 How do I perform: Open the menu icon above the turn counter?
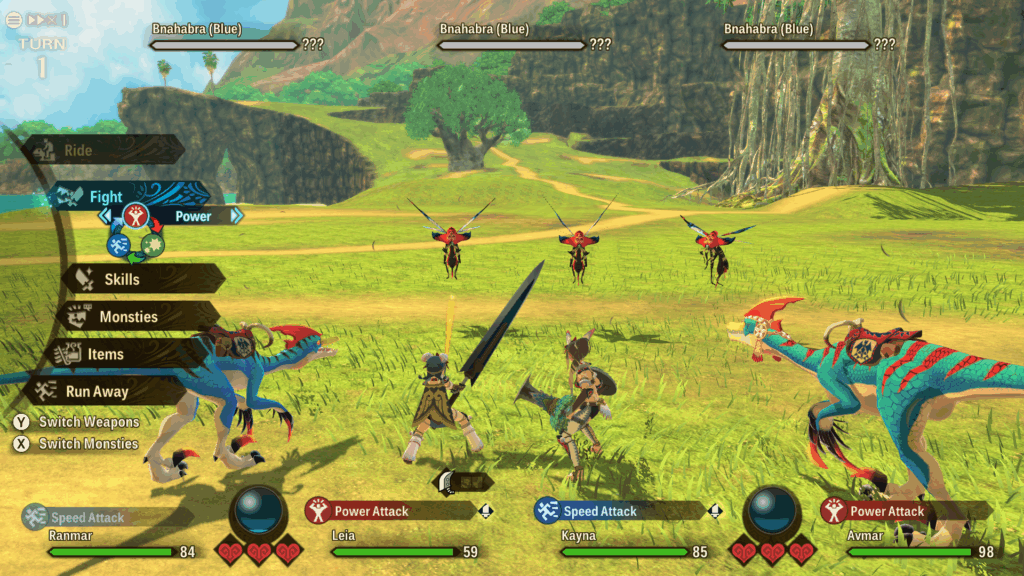click(14, 19)
